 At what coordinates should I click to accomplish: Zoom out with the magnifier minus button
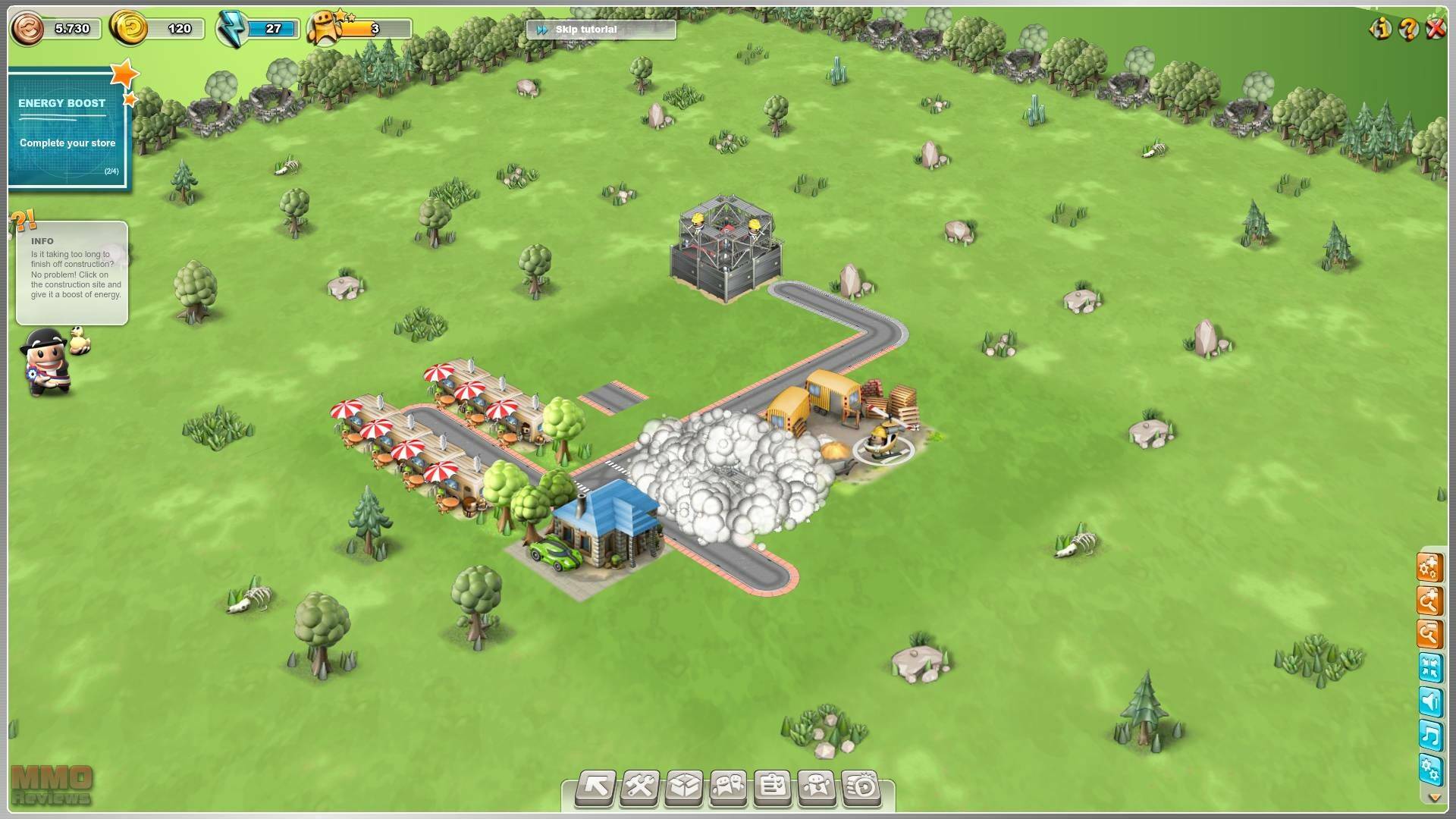click(1429, 634)
